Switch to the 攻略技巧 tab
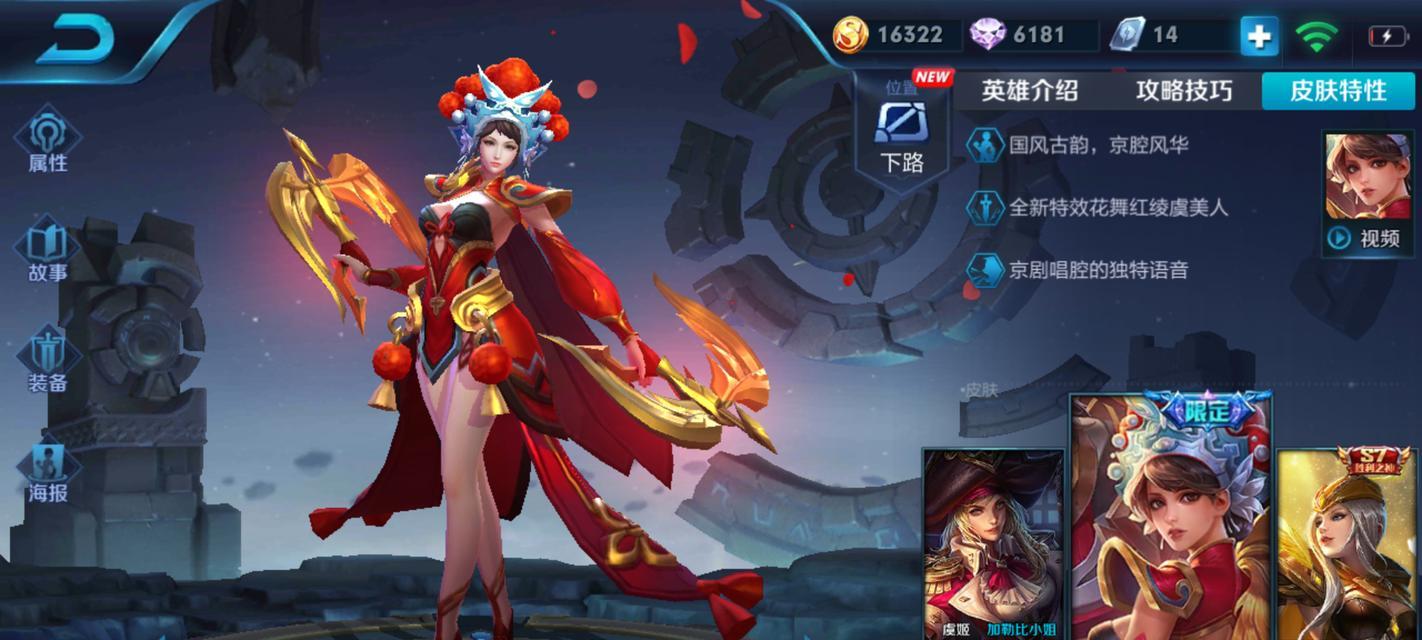1422x640 pixels. pos(1183,91)
